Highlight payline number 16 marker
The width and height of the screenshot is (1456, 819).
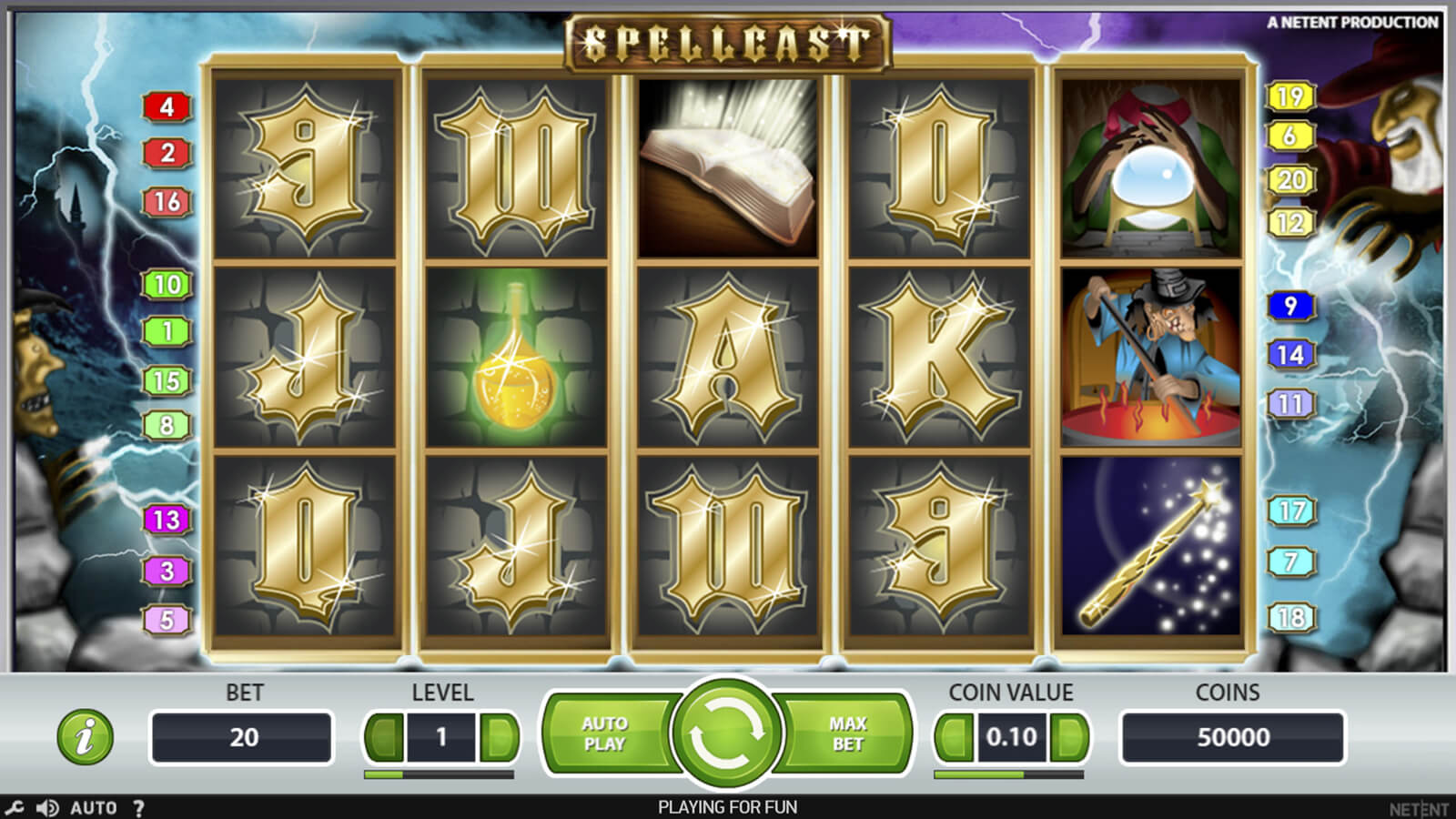(167, 201)
